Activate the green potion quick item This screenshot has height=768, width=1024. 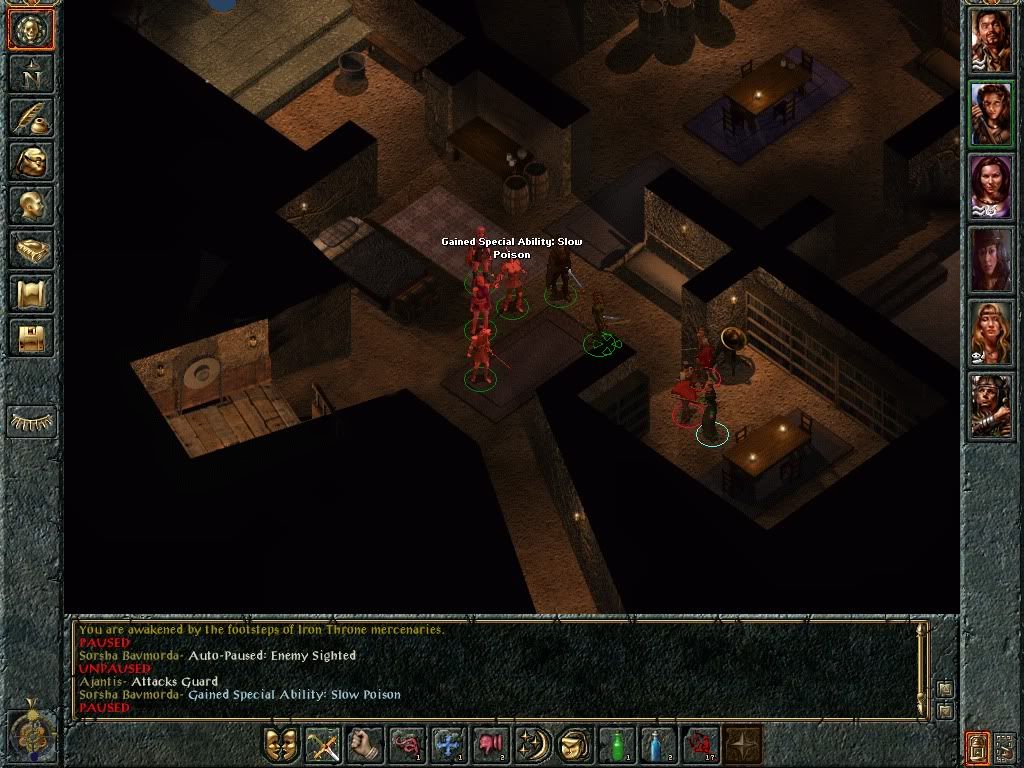point(615,745)
